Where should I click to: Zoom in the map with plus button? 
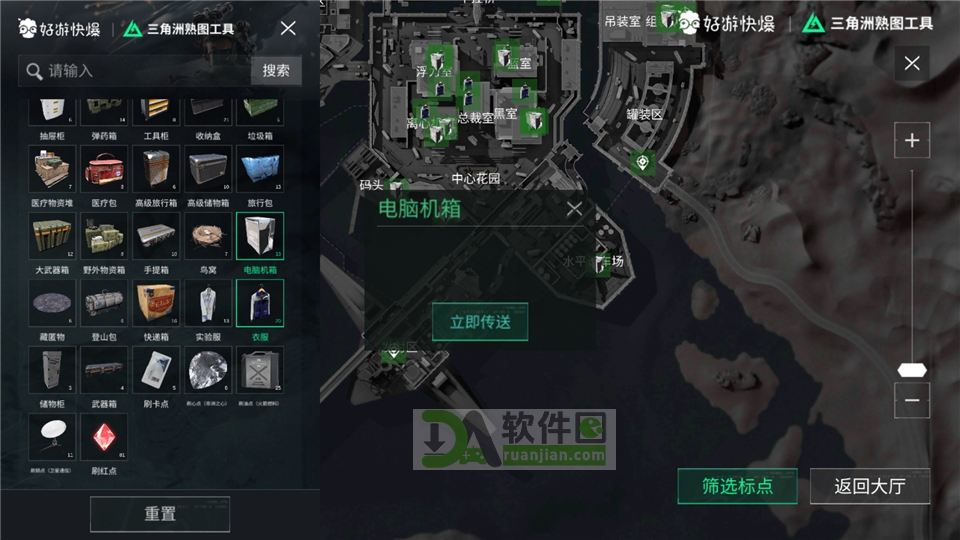tap(911, 140)
